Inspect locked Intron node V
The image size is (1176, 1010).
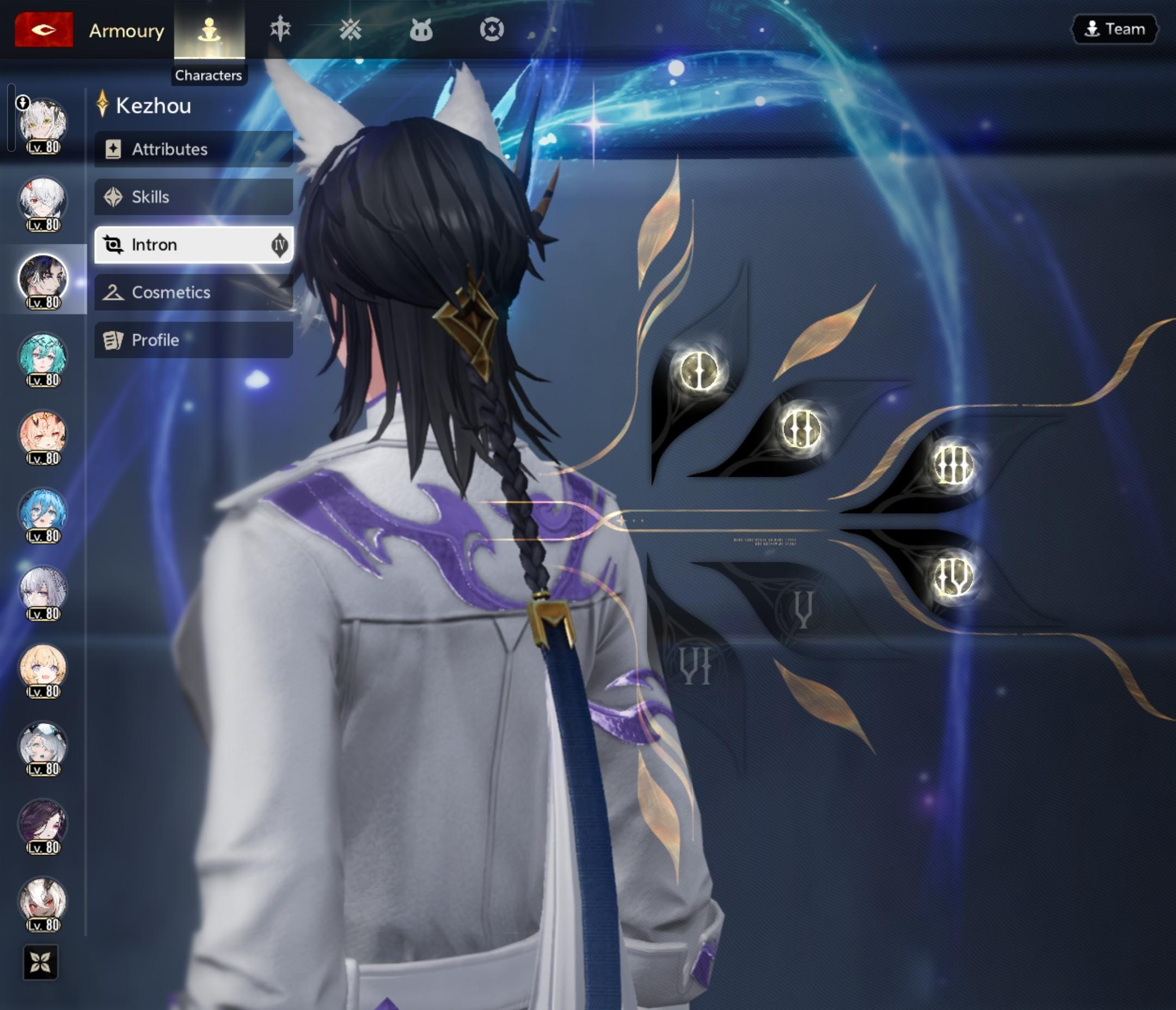(x=803, y=609)
